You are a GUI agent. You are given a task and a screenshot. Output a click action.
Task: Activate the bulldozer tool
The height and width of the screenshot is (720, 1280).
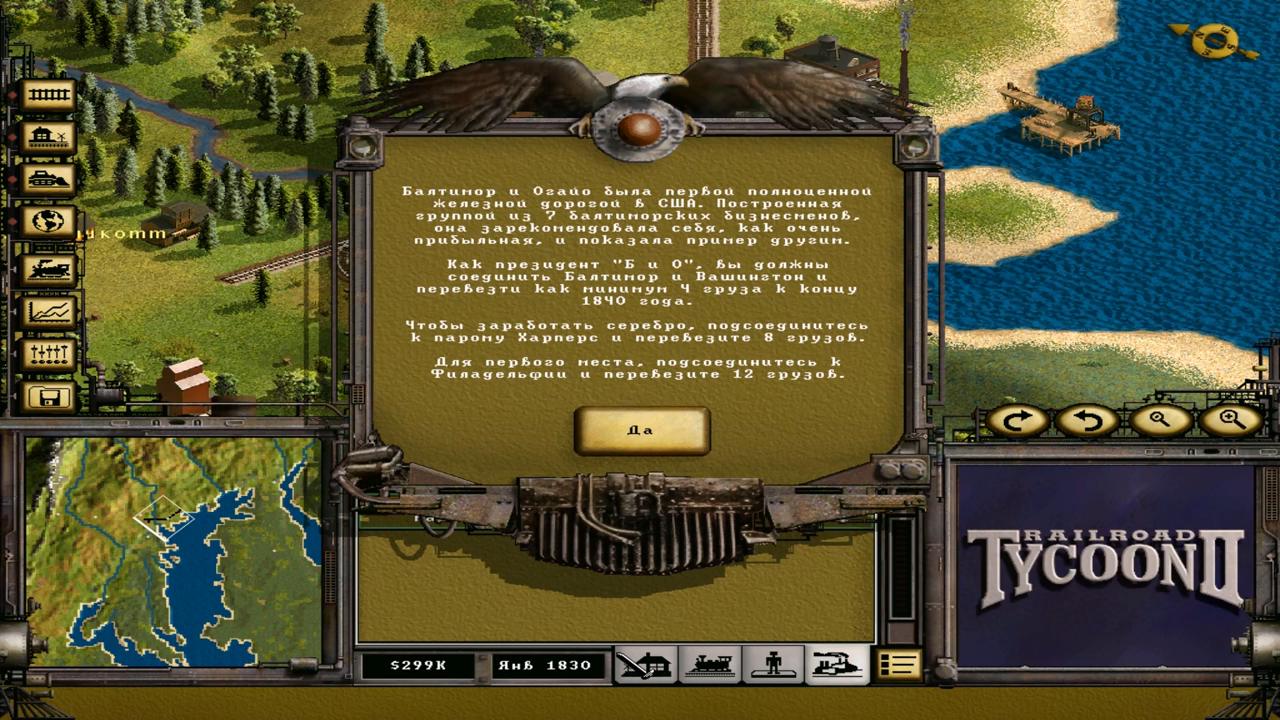click(48, 180)
